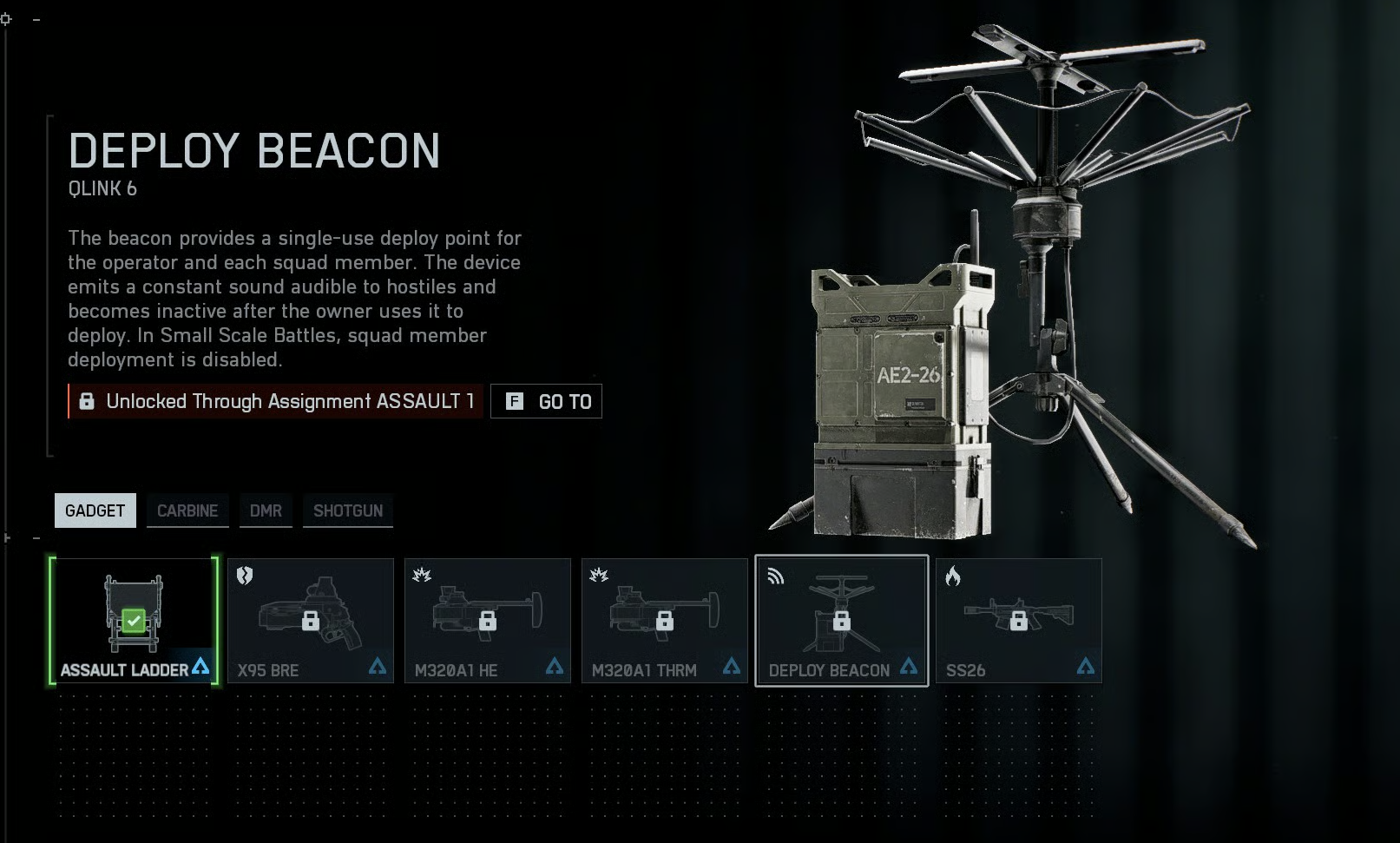
Task: Go to the ASSAULT 1 assignment
Action: pos(546,401)
